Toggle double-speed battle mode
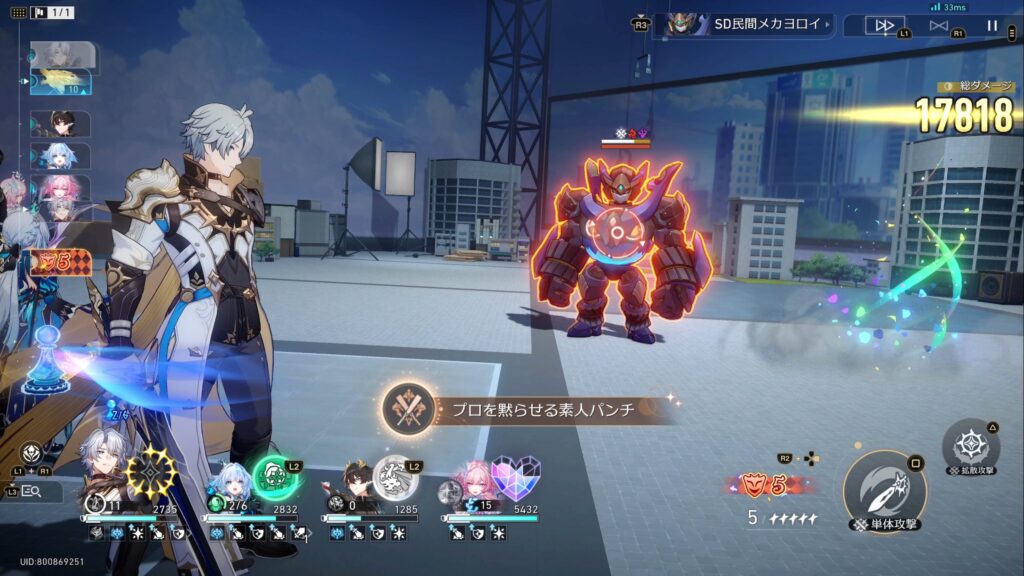This screenshot has height=576, width=1024. pyautogui.click(x=884, y=25)
